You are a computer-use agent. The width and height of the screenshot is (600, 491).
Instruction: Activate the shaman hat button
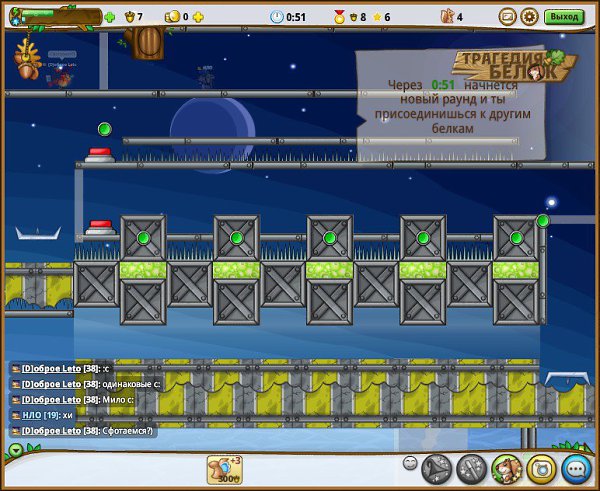[x=436, y=468]
